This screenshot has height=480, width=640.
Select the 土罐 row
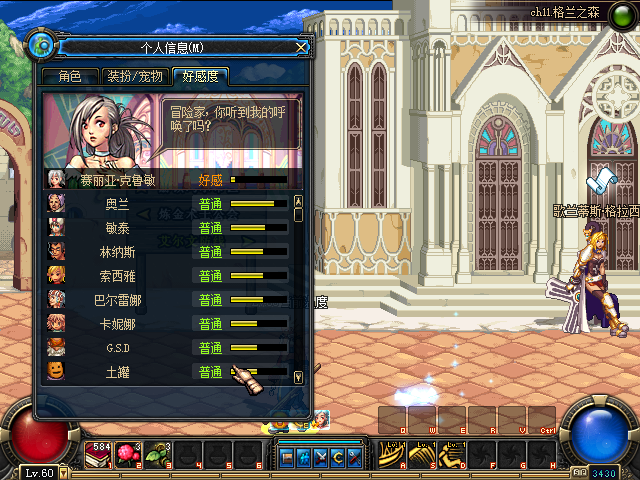(117, 371)
